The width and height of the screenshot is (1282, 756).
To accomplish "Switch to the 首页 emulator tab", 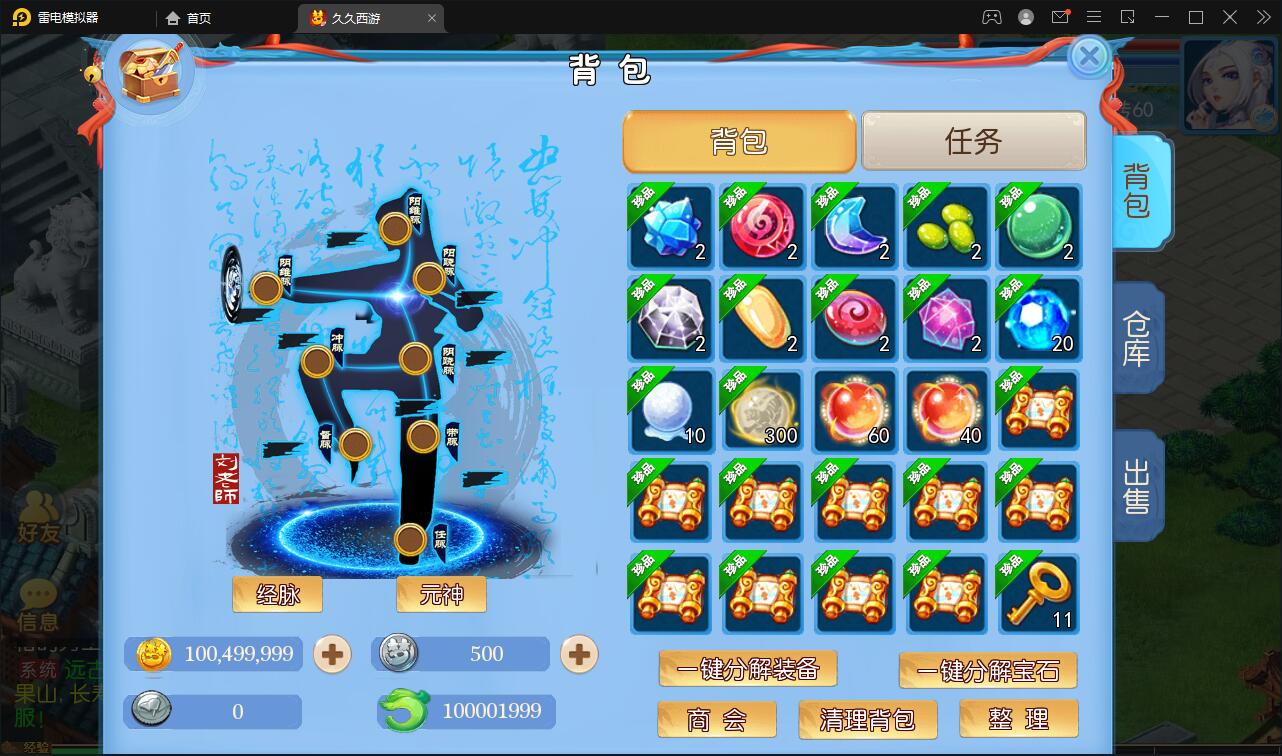I will [x=188, y=17].
